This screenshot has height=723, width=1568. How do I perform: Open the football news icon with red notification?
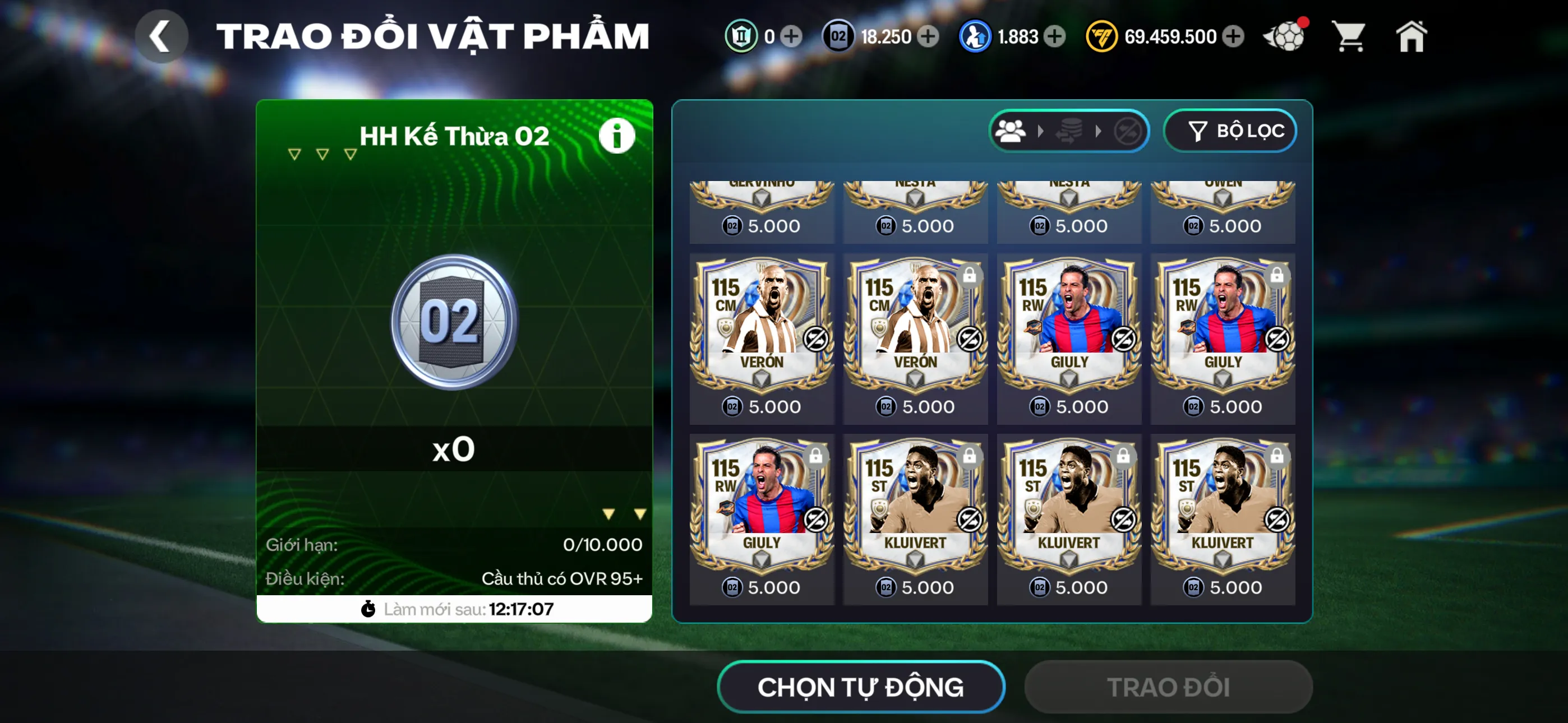[x=1285, y=36]
